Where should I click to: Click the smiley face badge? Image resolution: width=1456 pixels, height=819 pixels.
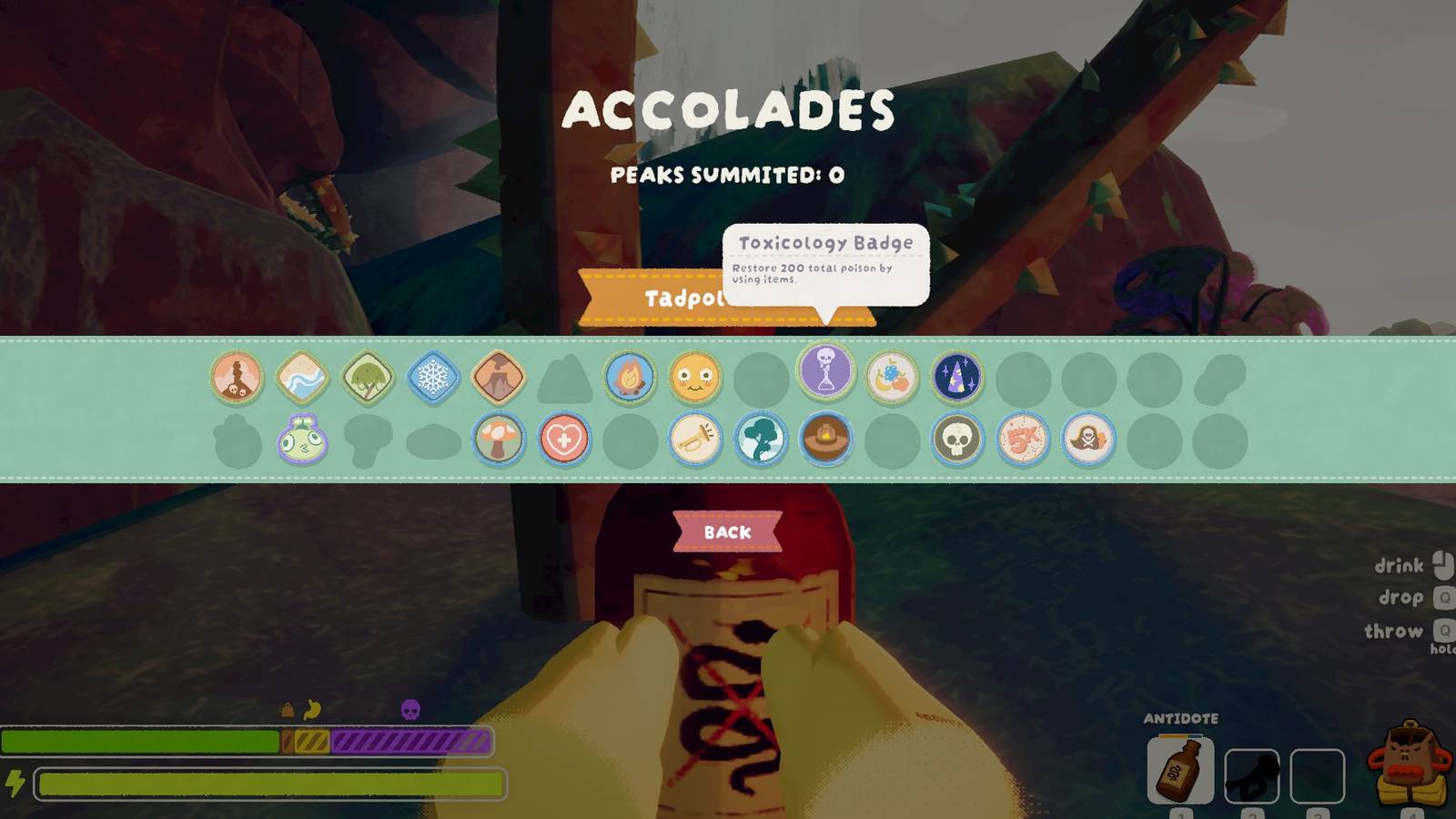(x=696, y=379)
